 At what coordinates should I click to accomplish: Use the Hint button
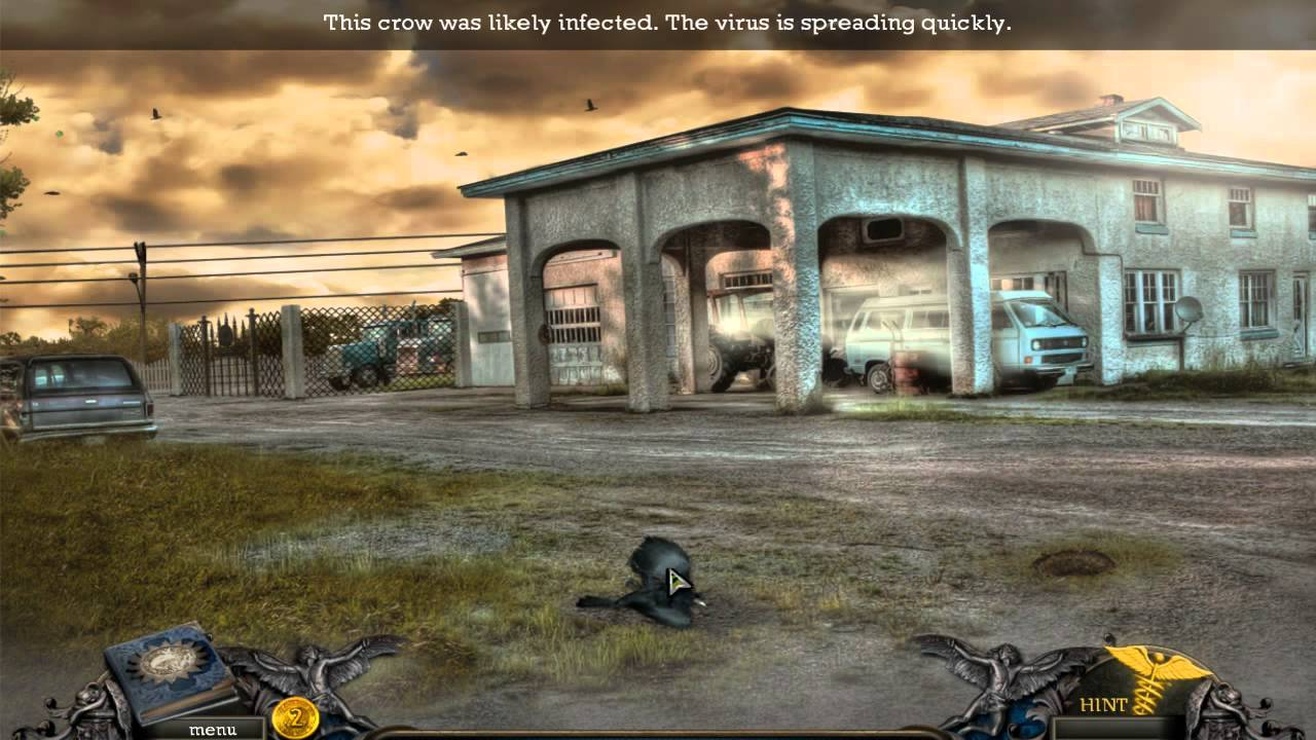(x=1104, y=705)
